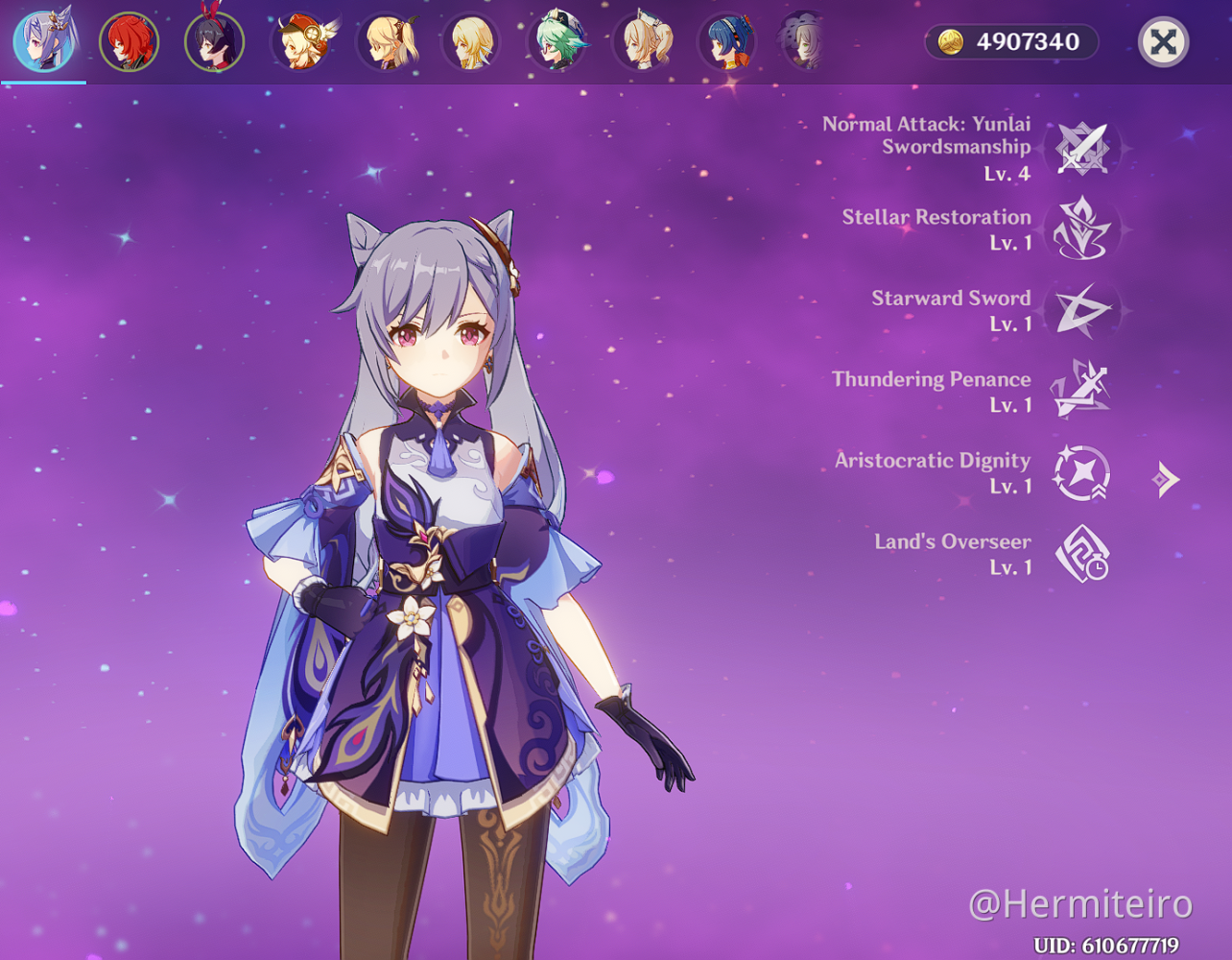This screenshot has width=1232, height=960.
Task: View the Starward Sword burst talent
Action: tap(1082, 311)
